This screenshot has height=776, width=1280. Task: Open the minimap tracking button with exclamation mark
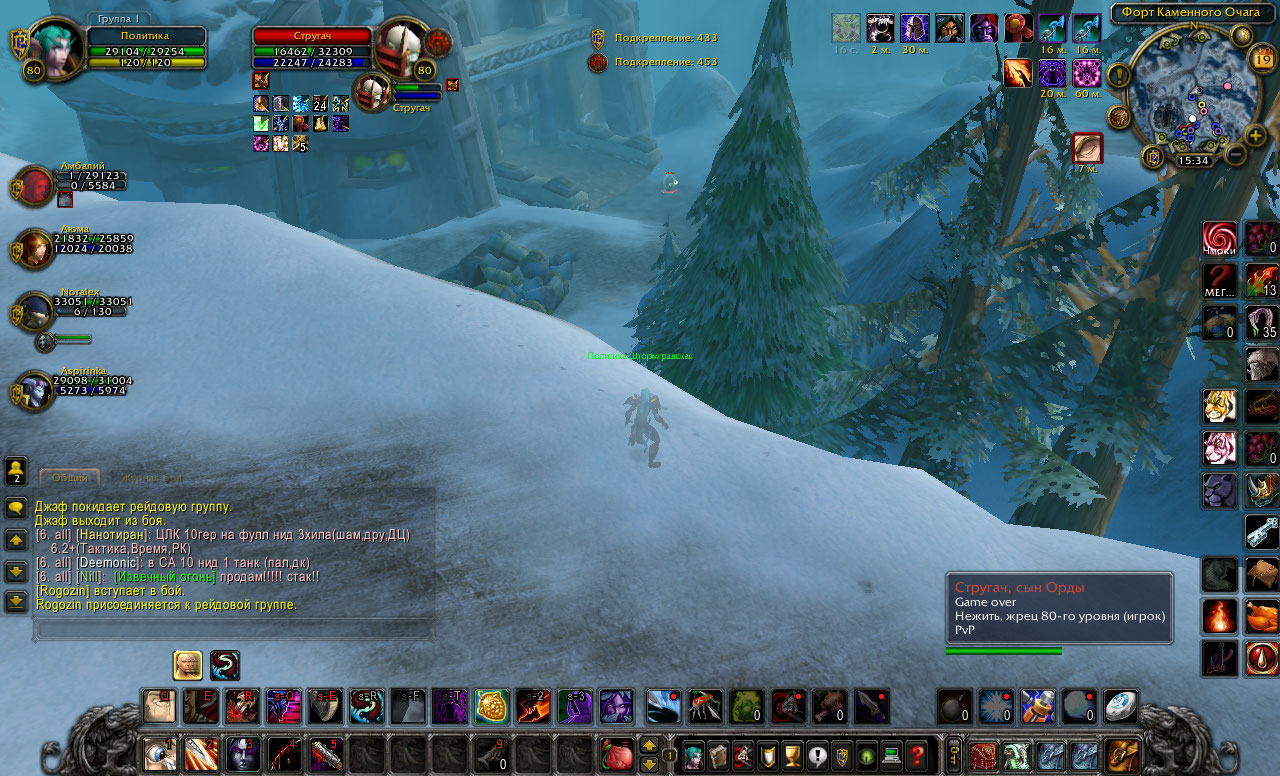[1117, 75]
